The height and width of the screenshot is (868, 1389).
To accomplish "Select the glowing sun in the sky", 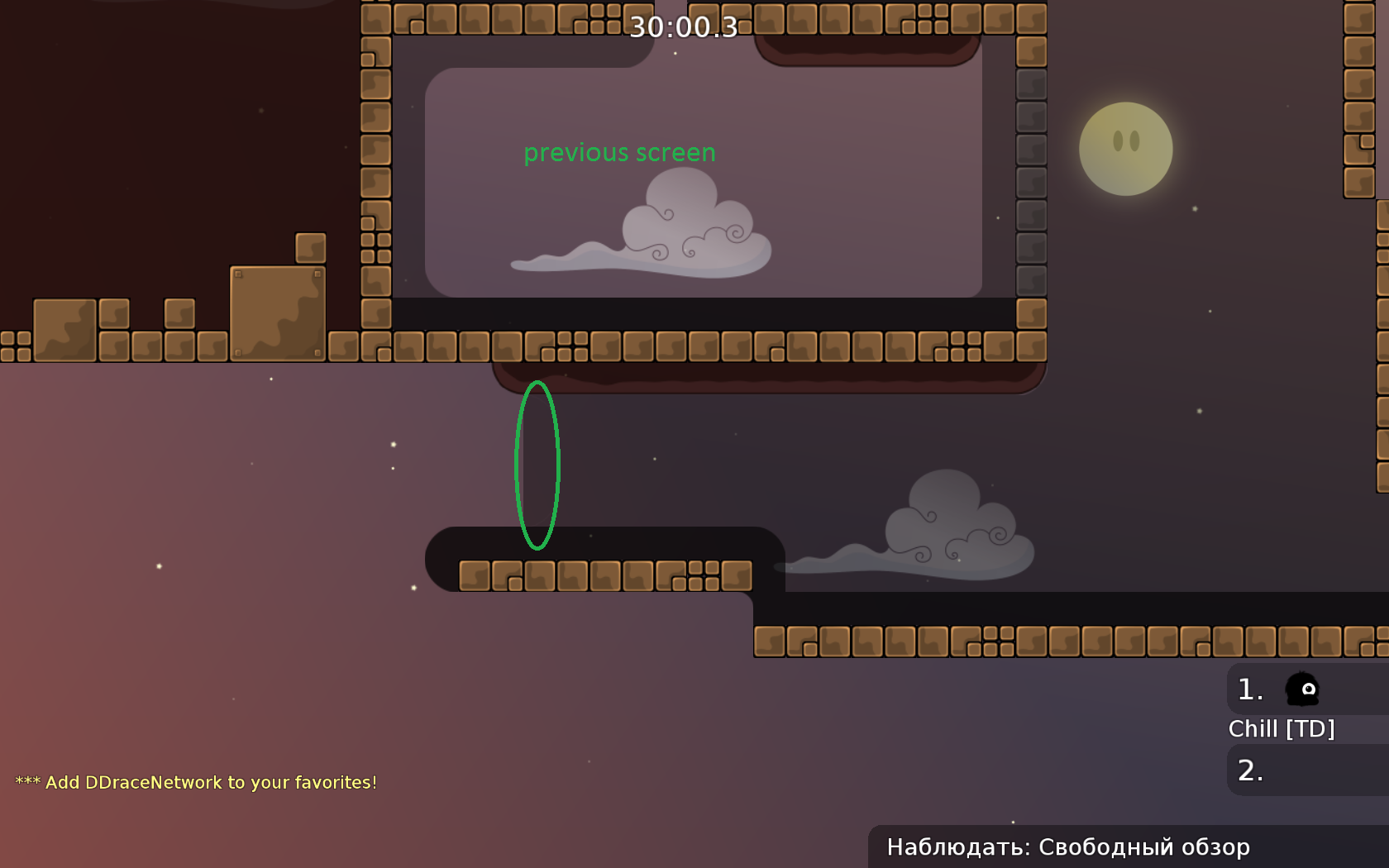I will tap(1125, 149).
